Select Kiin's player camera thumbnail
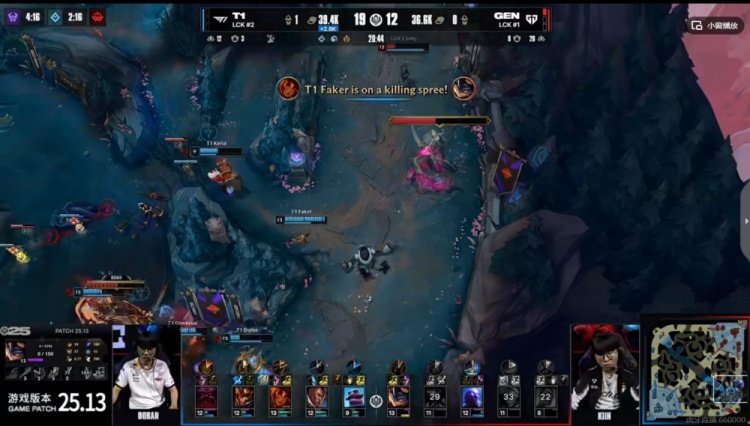 pos(605,367)
